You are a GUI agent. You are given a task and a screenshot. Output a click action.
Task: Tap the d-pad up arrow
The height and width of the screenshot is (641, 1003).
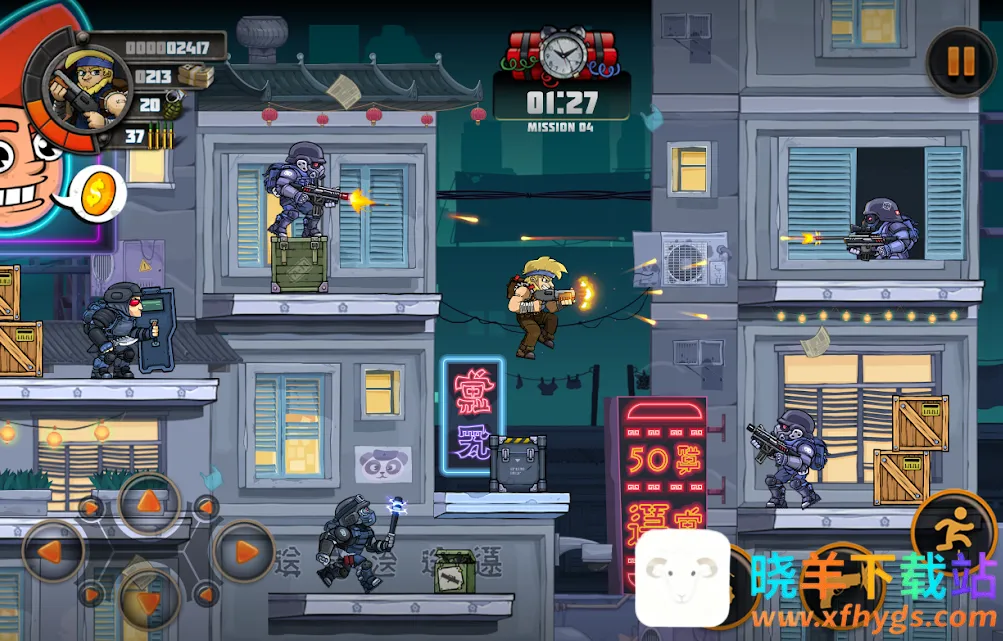pos(149,502)
